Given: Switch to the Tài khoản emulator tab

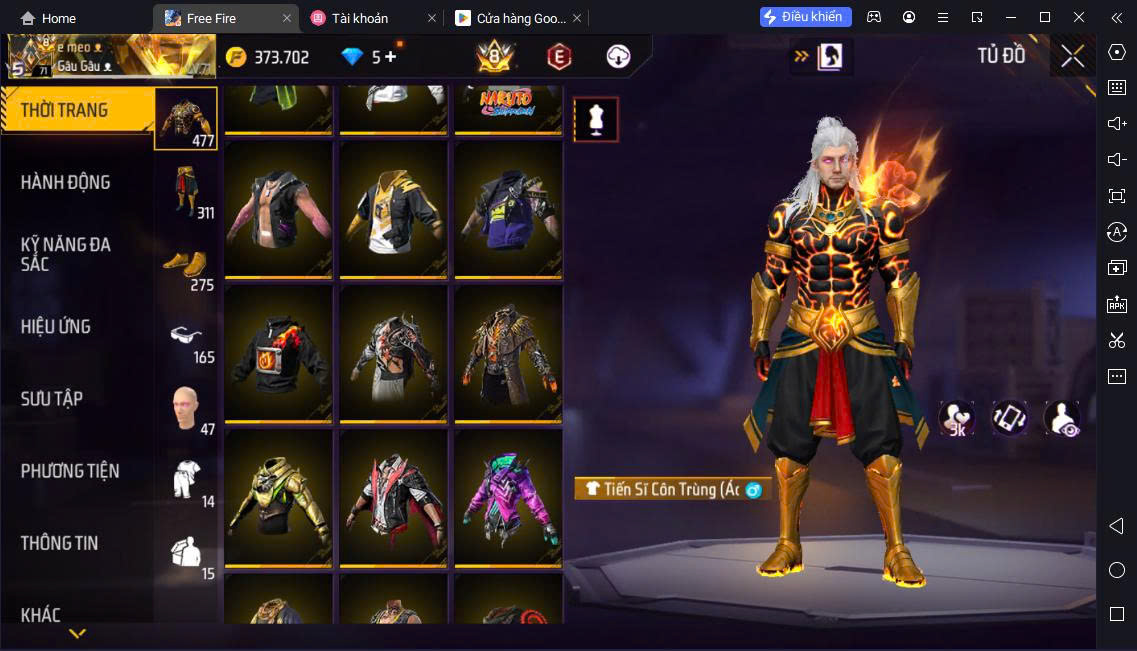Looking at the screenshot, I should (360, 18).
